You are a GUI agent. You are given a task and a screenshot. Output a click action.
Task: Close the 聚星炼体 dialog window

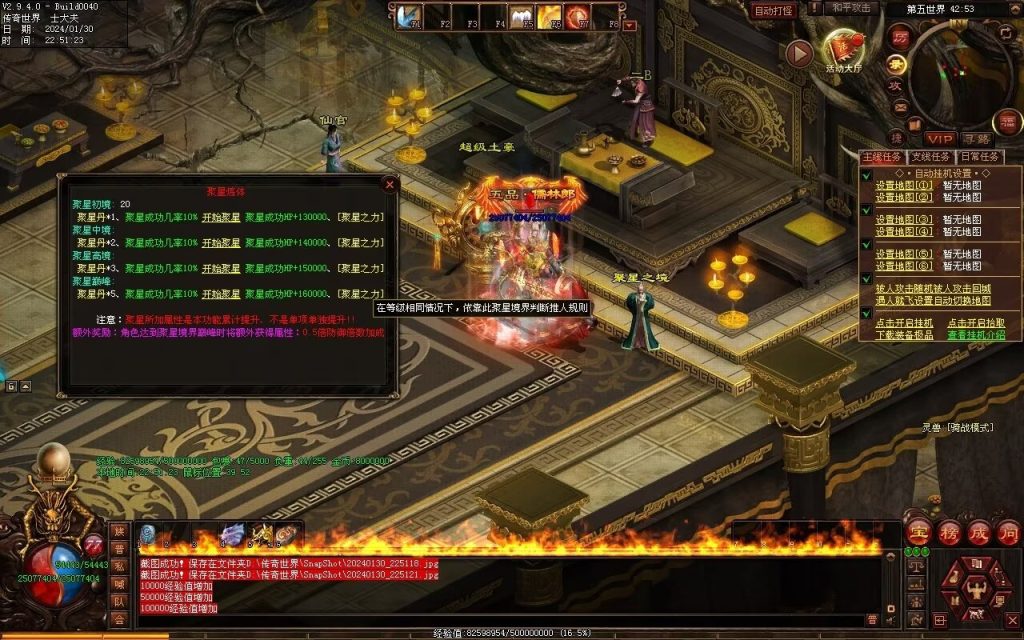point(390,184)
